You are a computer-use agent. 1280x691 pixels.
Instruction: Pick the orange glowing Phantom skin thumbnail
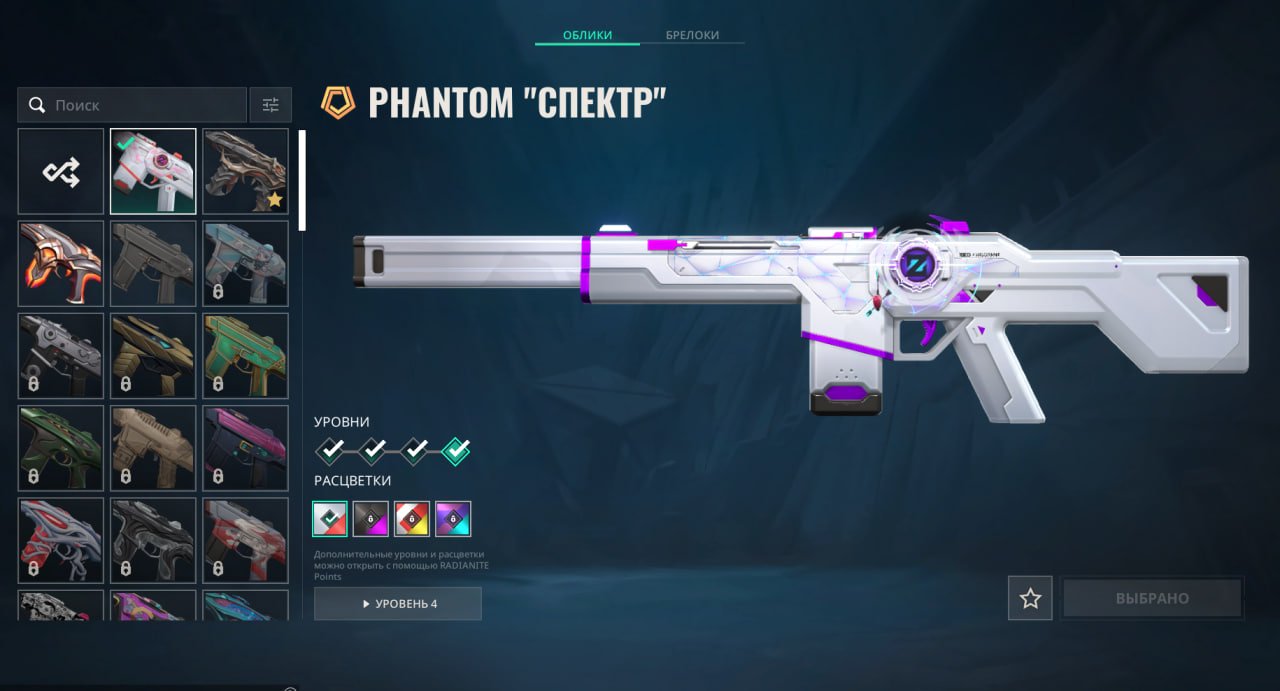tap(61, 263)
